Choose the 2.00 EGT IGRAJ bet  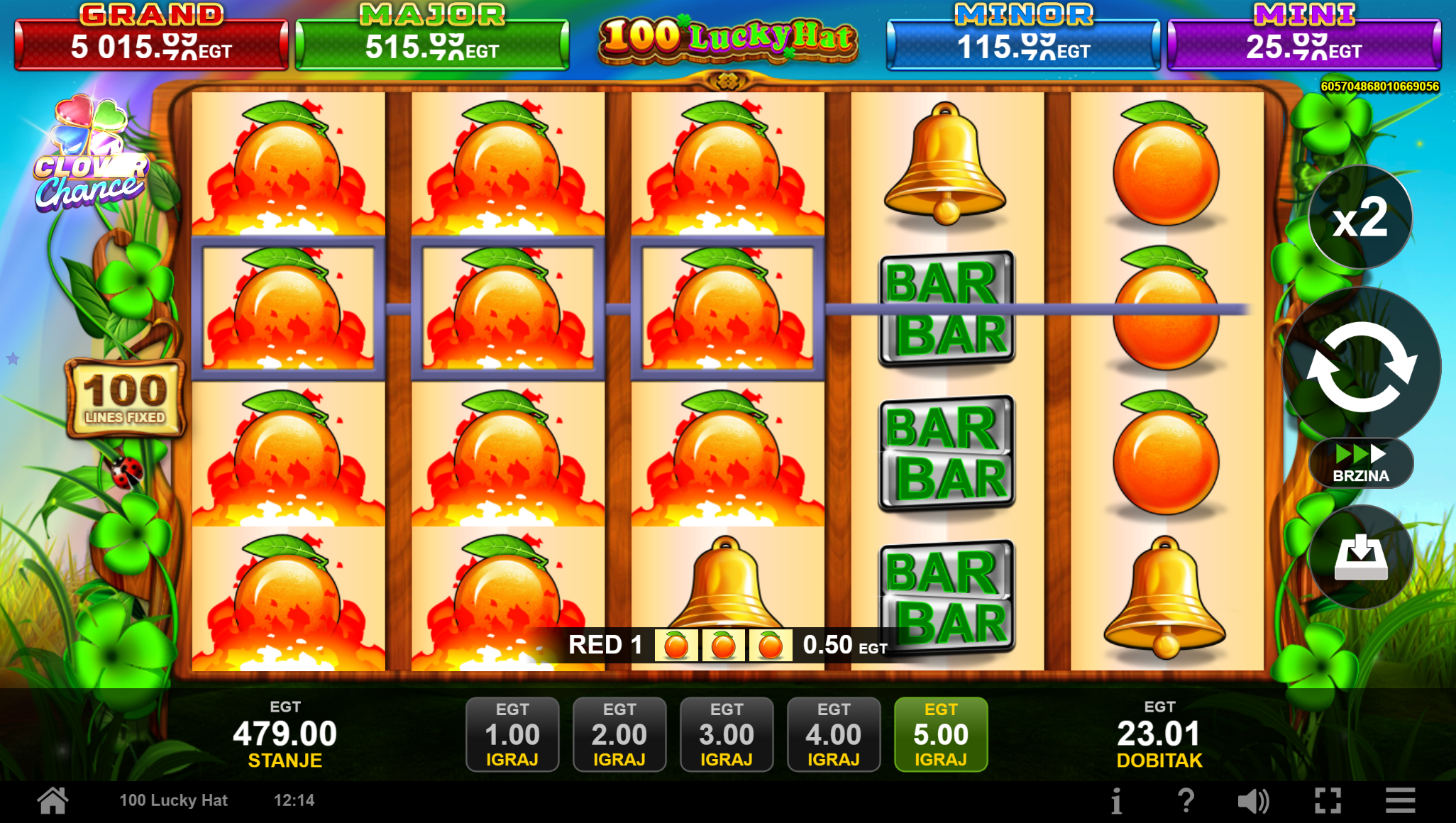point(619,734)
